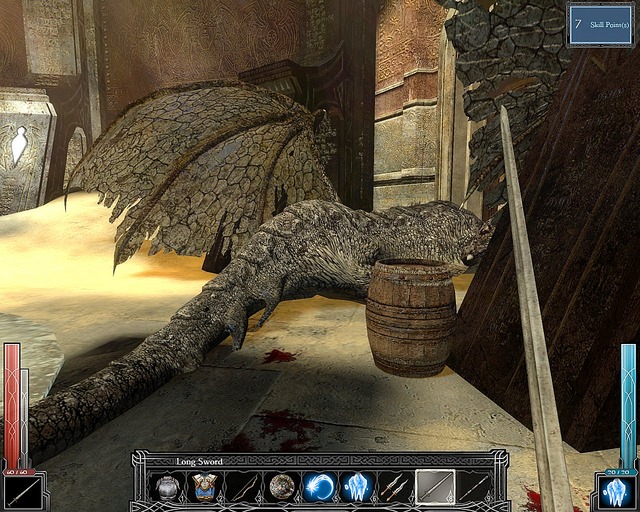The height and width of the screenshot is (512, 640).
Task: Pick the last sword in the hotbar
Action: click(x=472, y=488)
